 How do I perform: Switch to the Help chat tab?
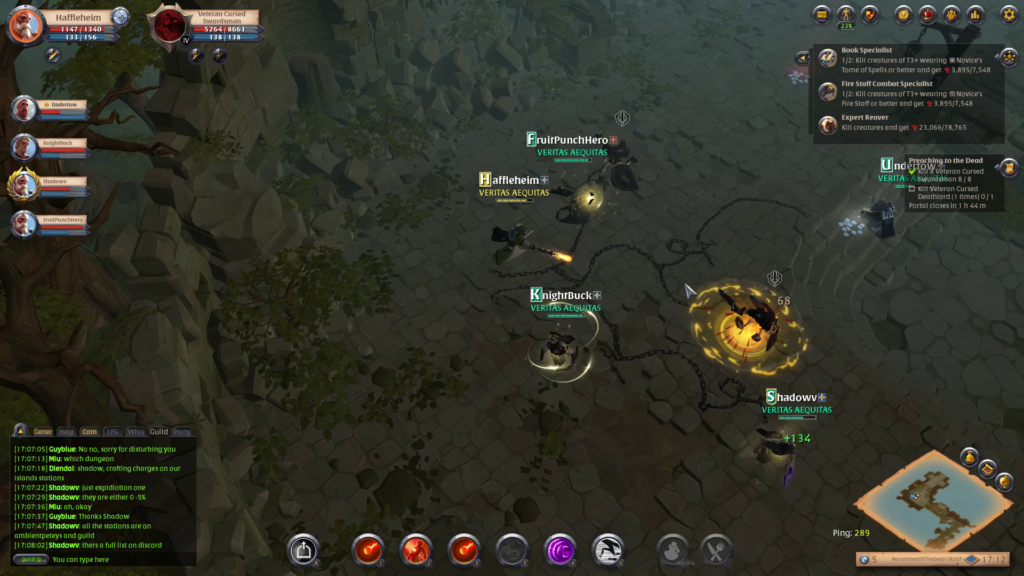pyautogui.click(x=67, y=432)
